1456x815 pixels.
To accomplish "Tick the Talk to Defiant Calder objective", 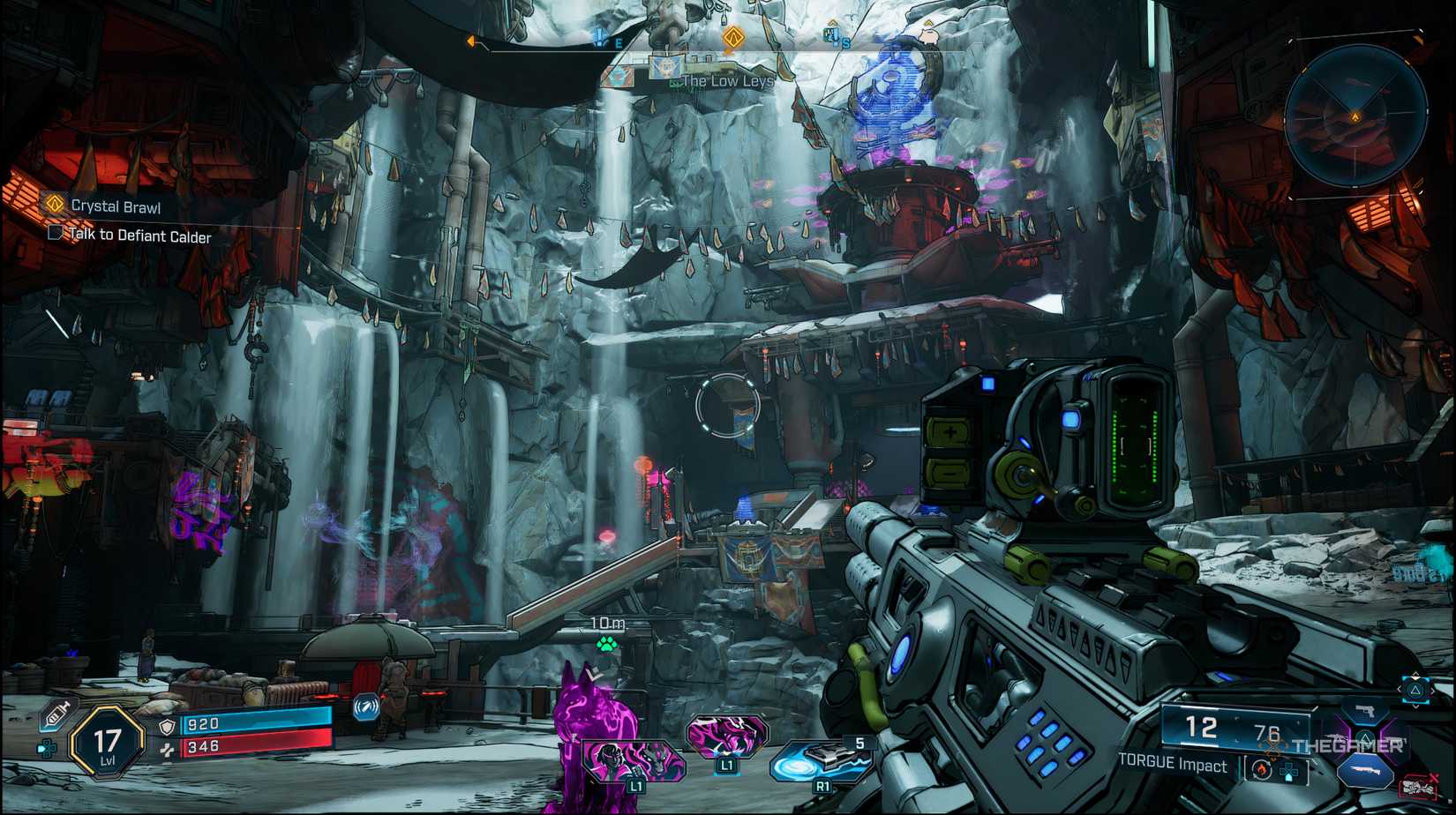I will tap(56, 233).
